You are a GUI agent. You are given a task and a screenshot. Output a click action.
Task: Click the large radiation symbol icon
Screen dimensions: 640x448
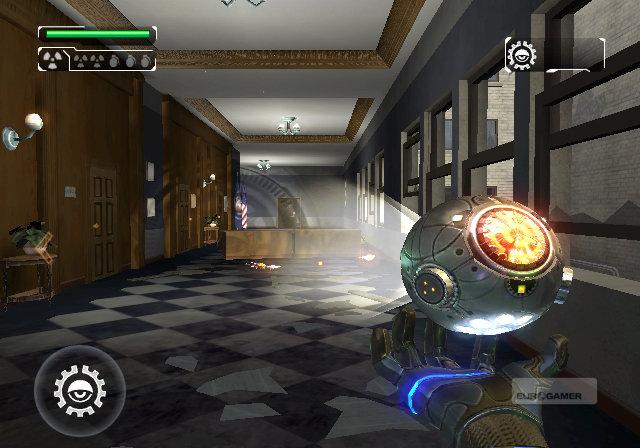click(x=52, y=60)
